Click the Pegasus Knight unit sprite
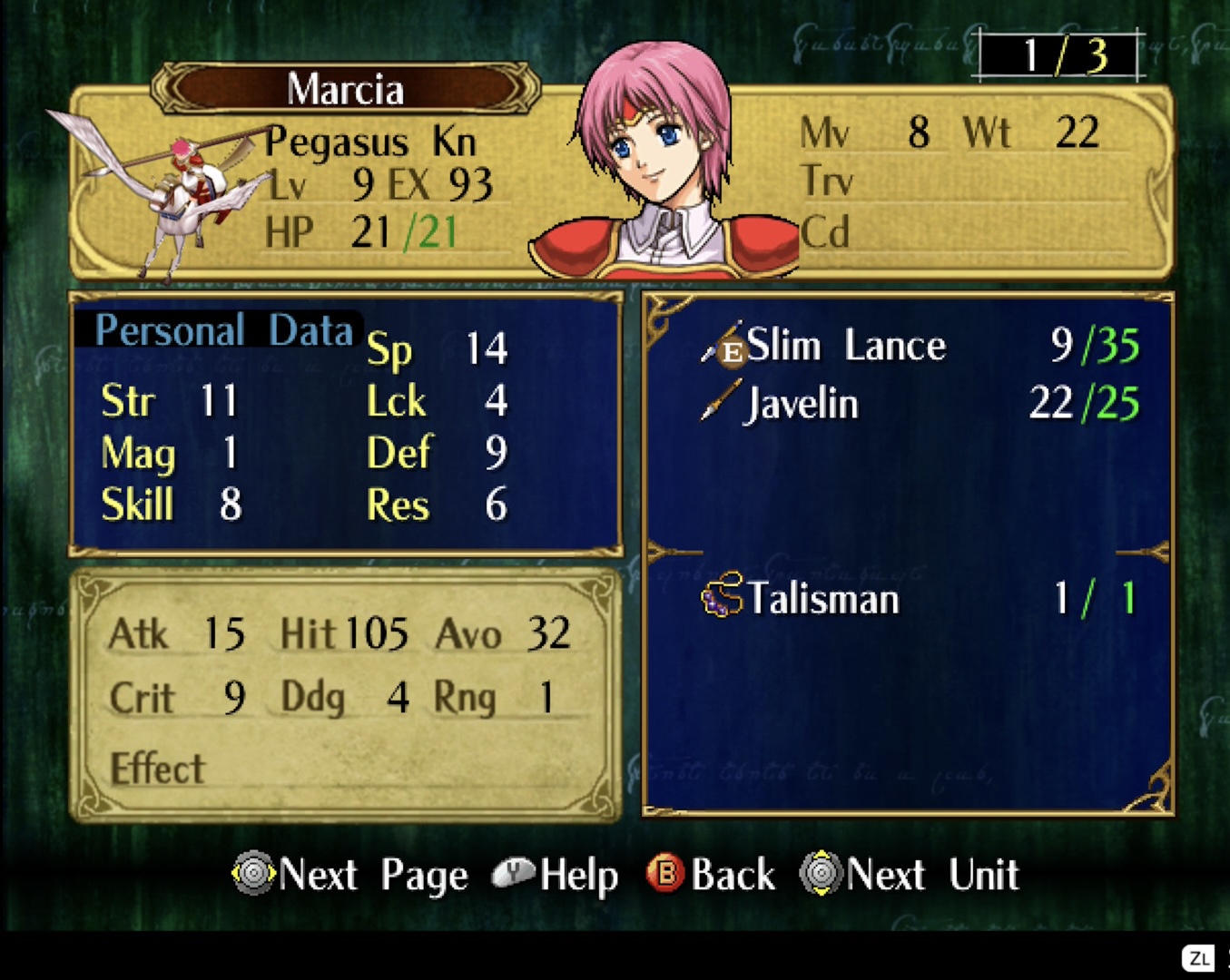Viewport: 1230px width, 980px height. tap(179, 195)
